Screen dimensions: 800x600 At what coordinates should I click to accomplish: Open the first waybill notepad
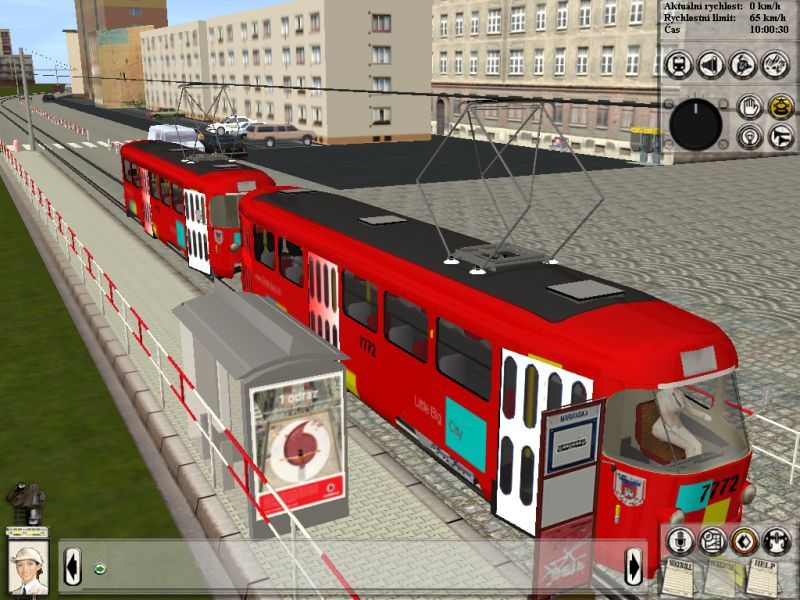[680, 578]
